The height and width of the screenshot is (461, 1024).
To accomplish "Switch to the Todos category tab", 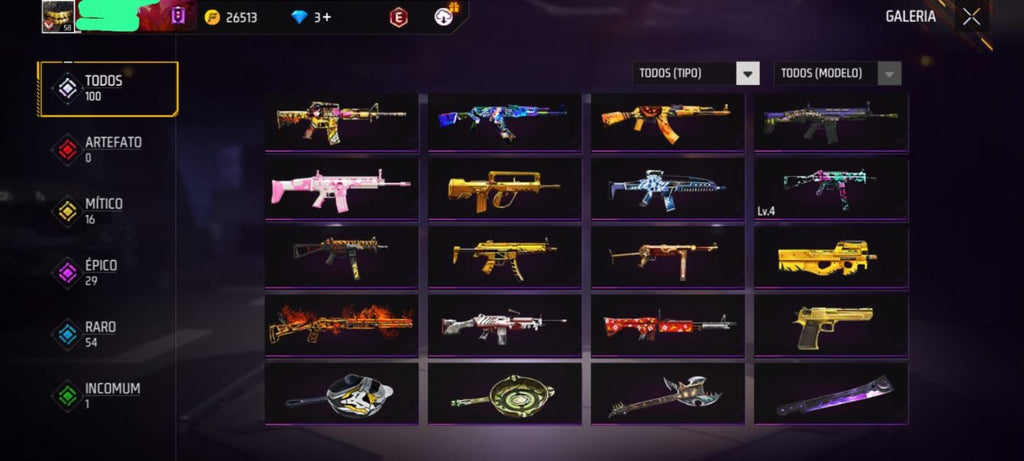I will coord(107,88).
